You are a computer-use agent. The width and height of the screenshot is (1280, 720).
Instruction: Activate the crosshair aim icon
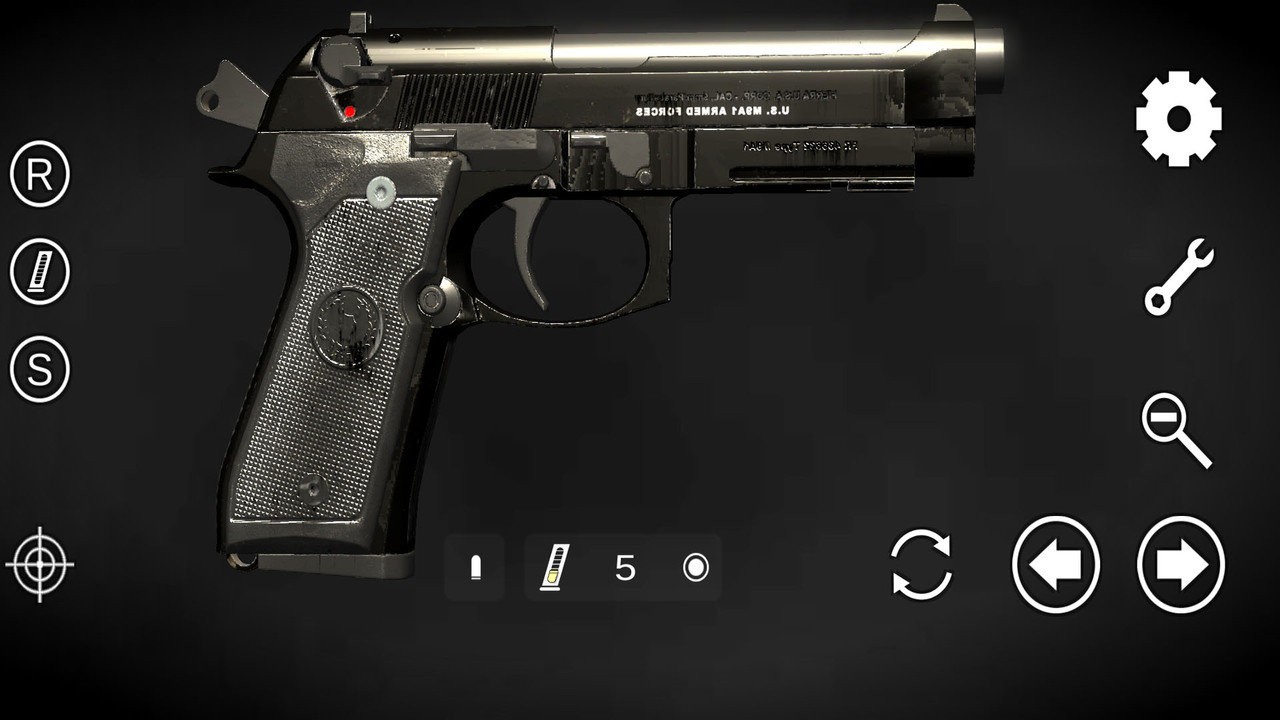[x=40, y=564]
